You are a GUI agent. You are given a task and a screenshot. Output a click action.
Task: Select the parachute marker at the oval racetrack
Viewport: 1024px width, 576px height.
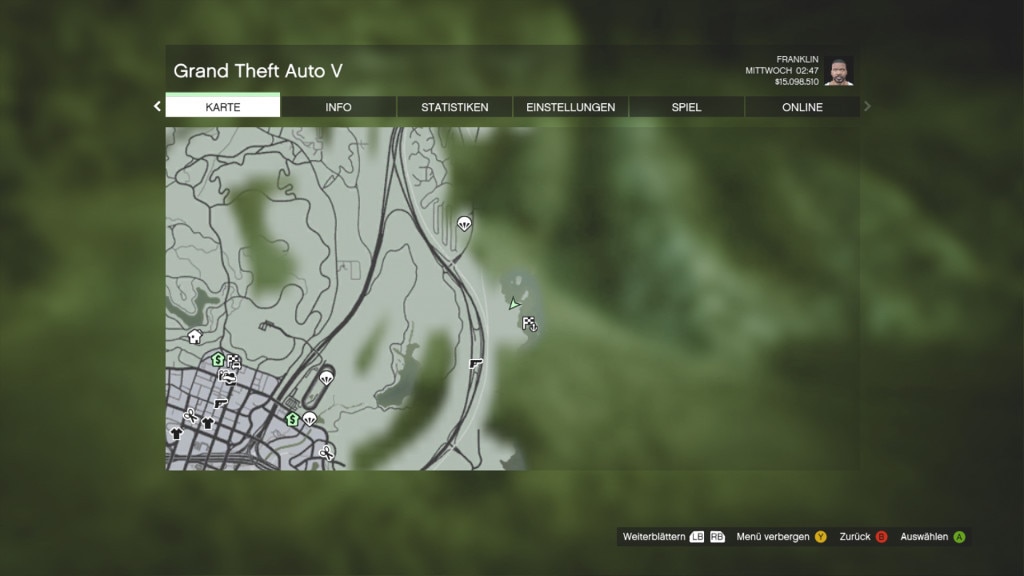[x=326, y=377]
